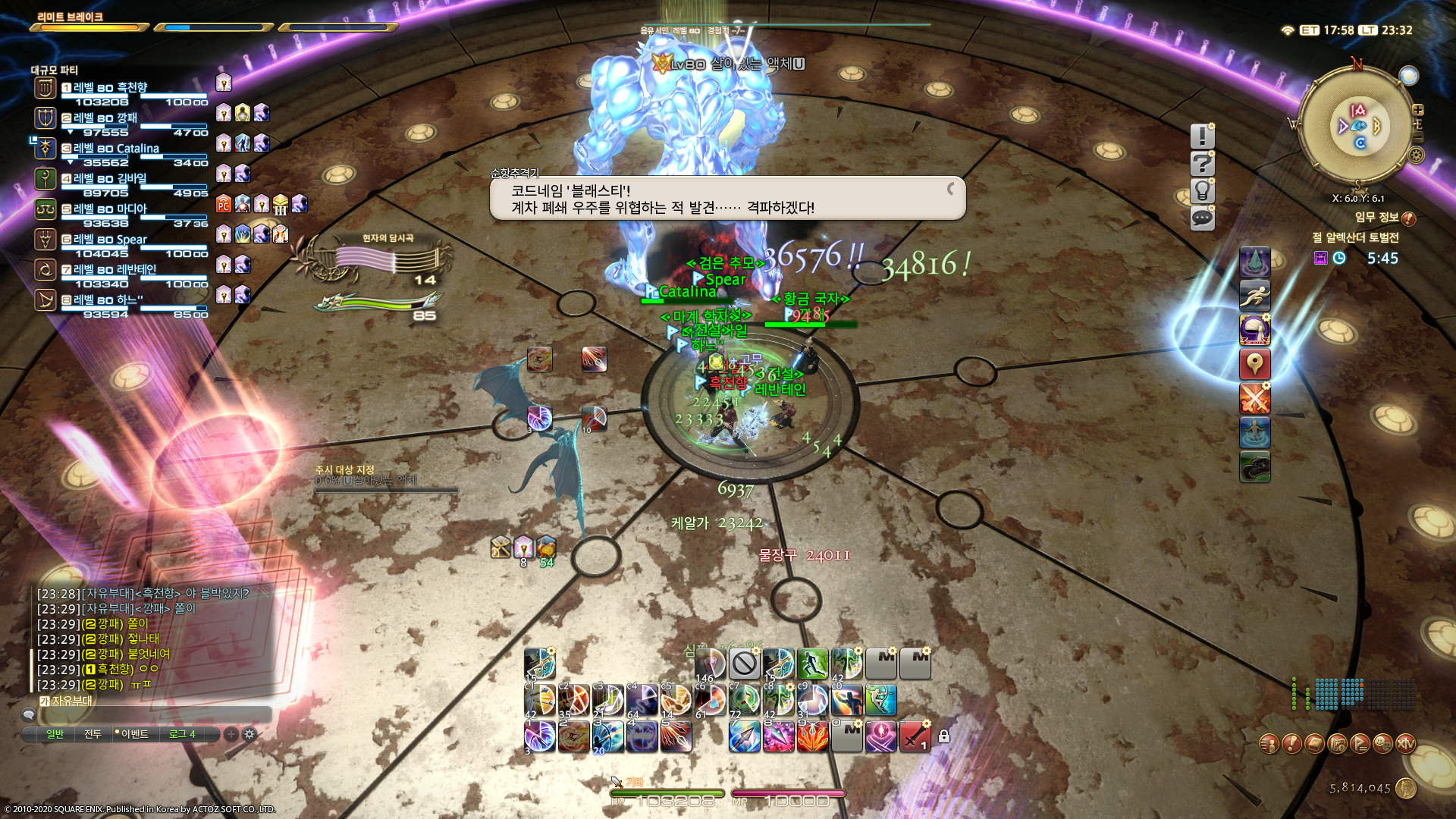Open minimap options with its gear icon
Image resolution: width=1456 pixels, height=819 pixels.
1417,154
